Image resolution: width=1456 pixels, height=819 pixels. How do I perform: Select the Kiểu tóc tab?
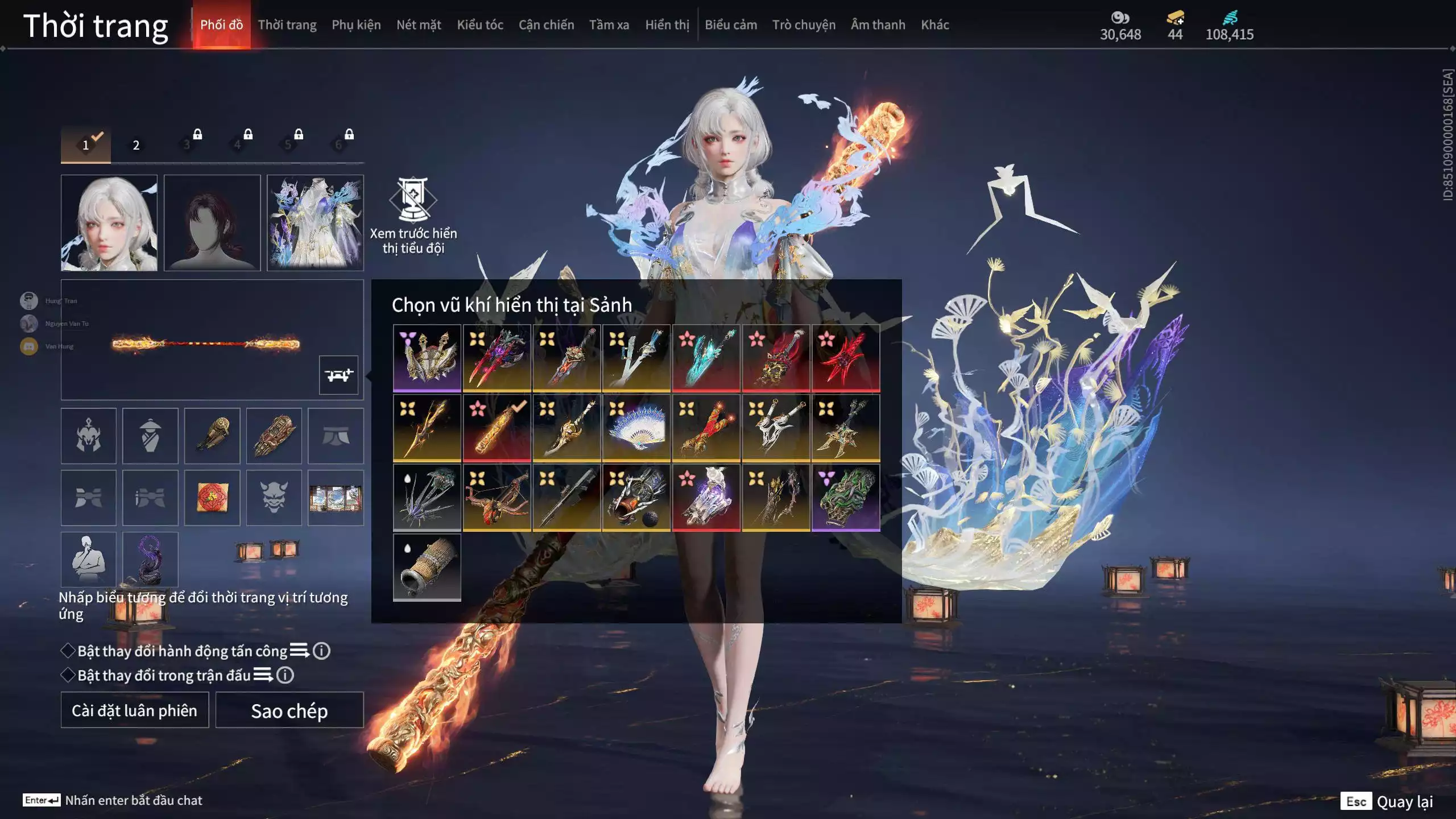(480, 25)
